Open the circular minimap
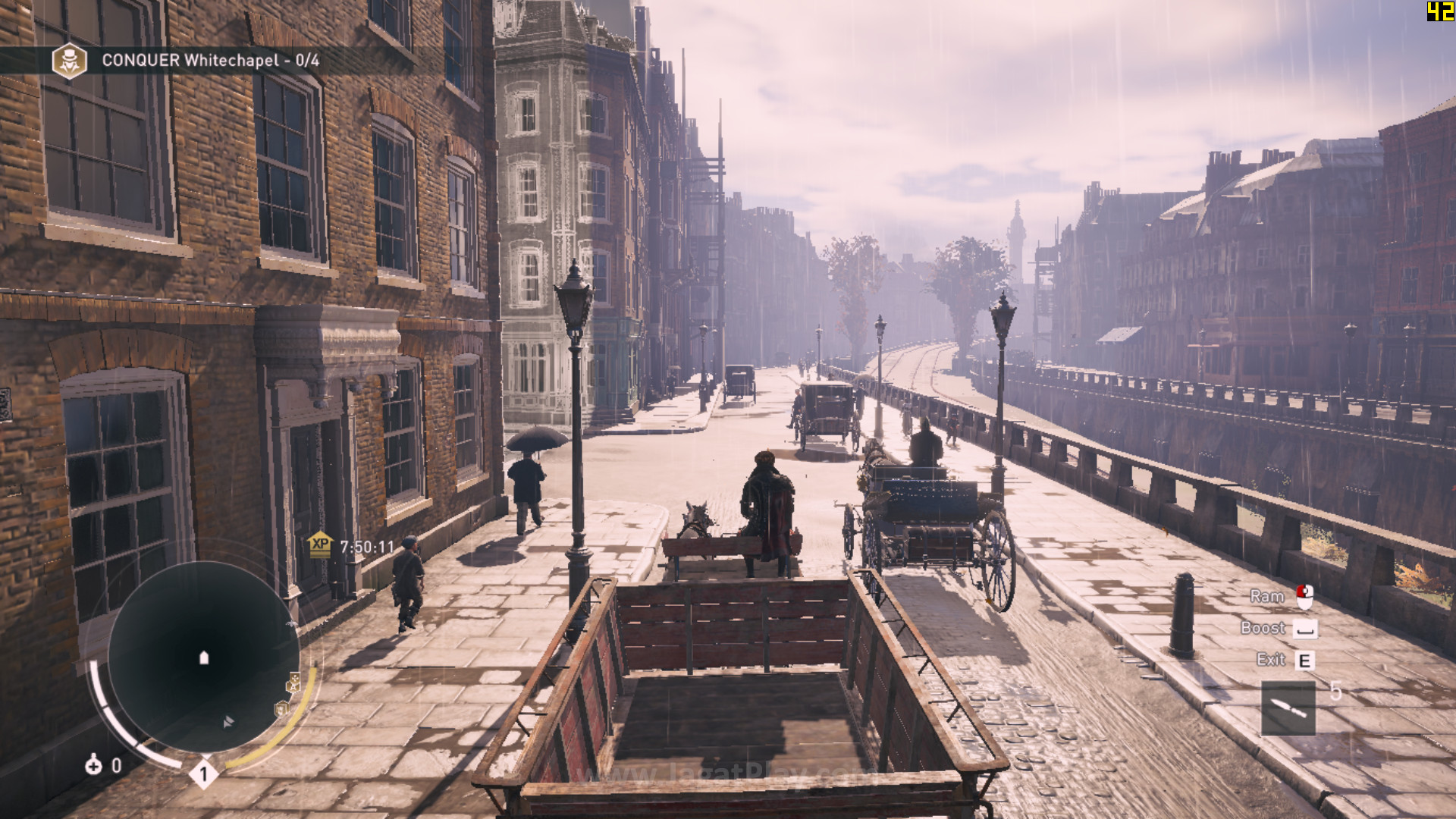Screen dimensions: 1456x819 [202, 657]
